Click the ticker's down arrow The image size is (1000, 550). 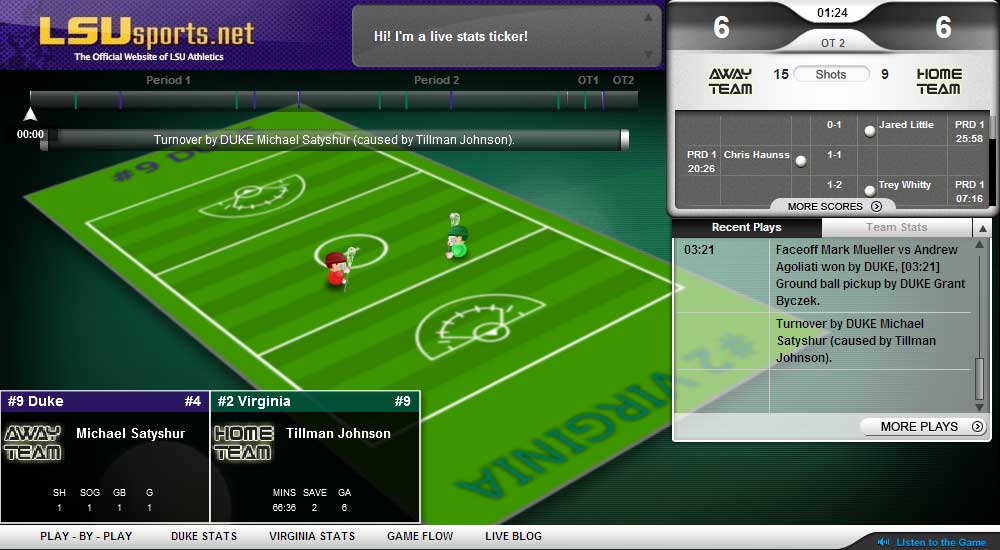coord(649,55)
